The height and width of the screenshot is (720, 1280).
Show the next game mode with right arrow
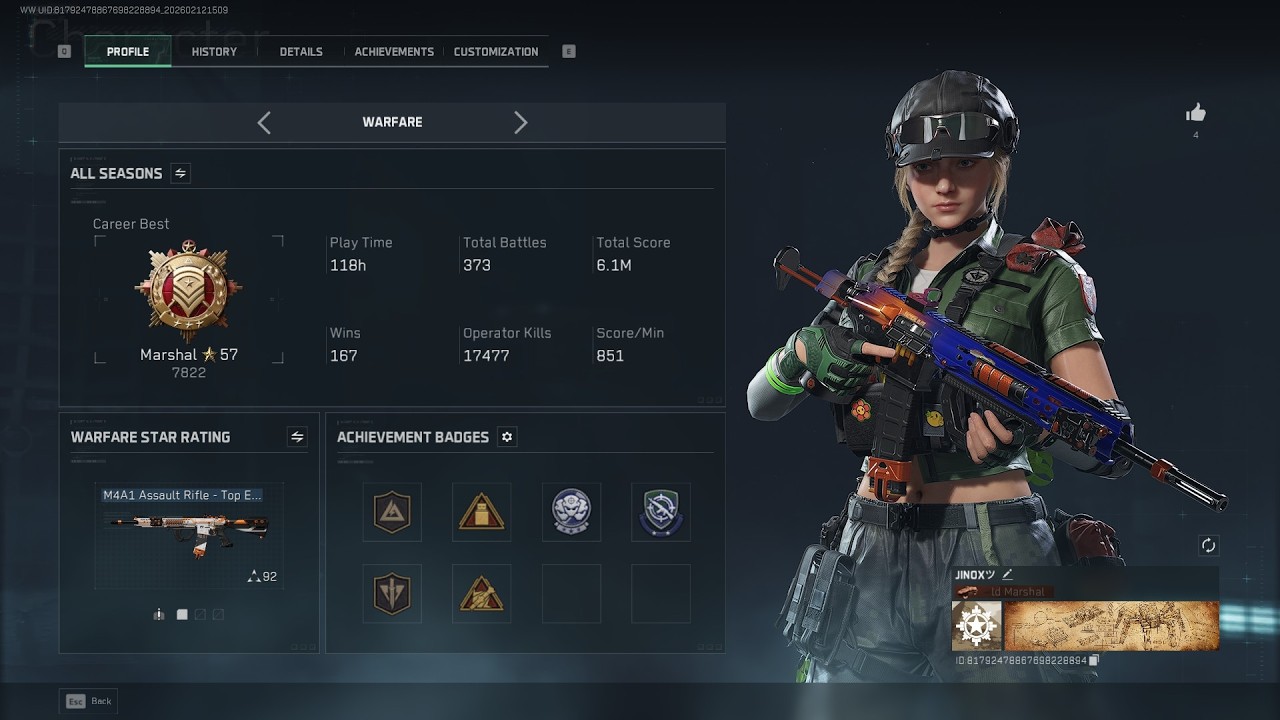tap(520, 122)
